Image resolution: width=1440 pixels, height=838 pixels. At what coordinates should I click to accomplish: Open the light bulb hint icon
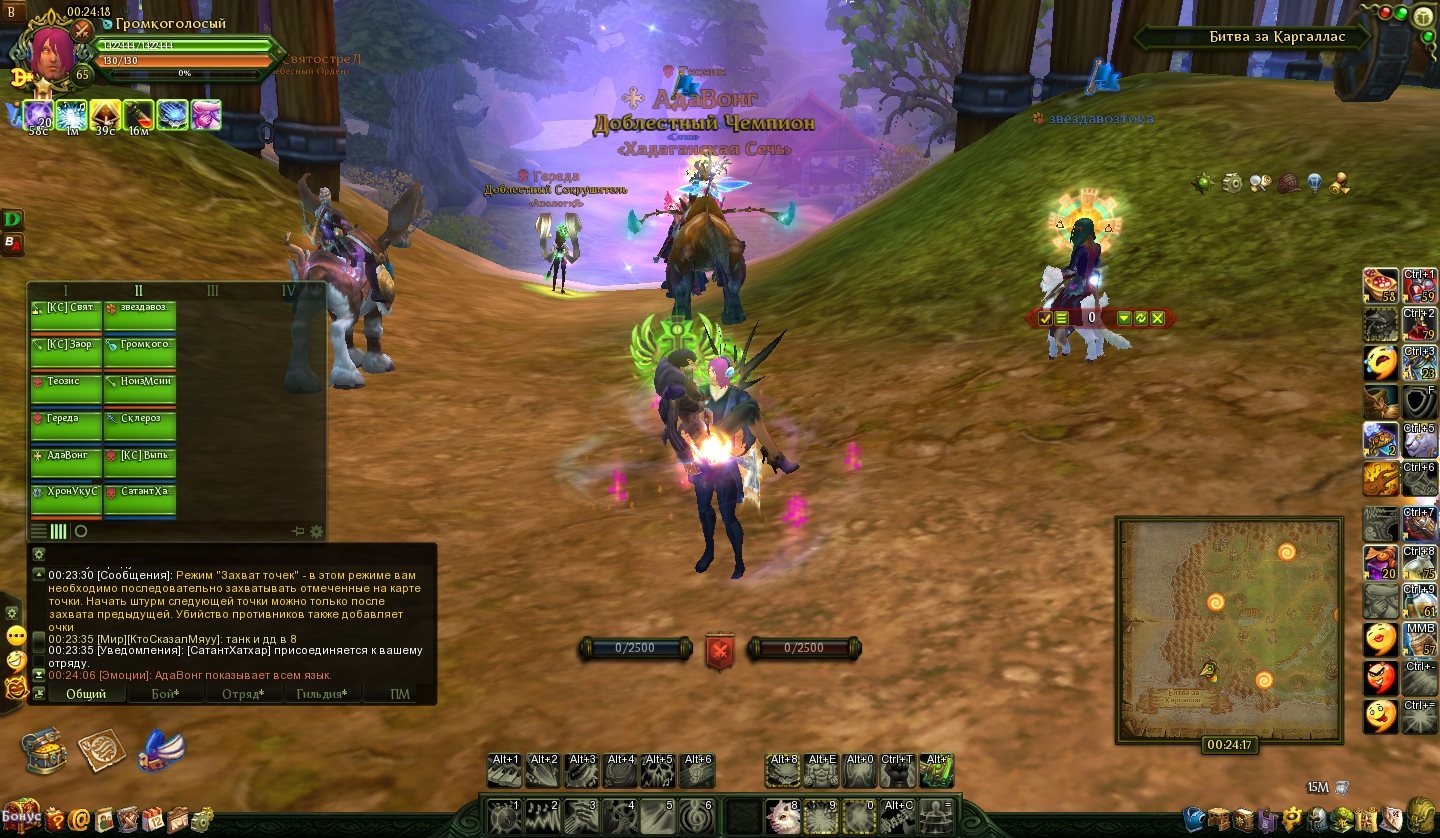1314,183
